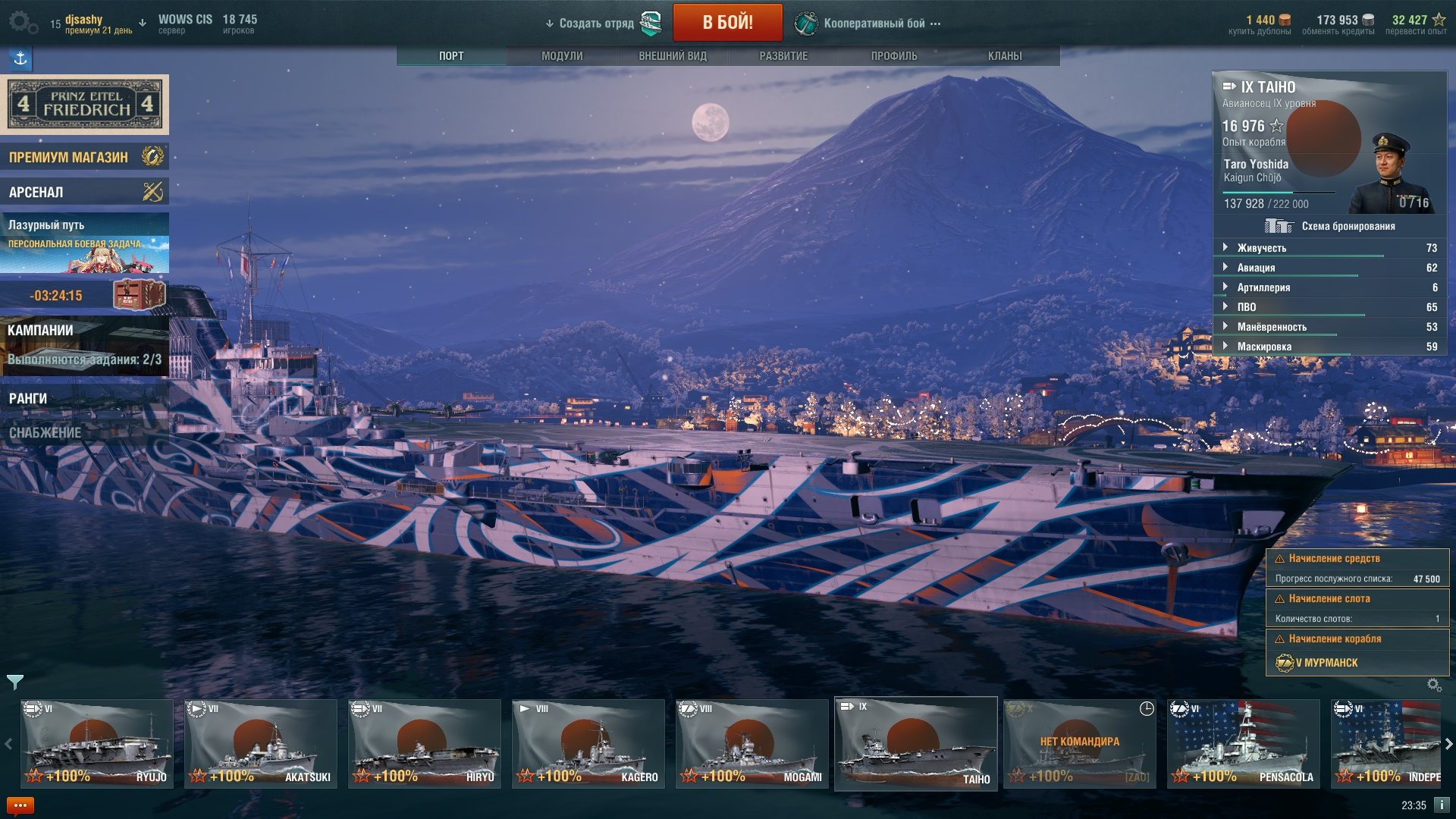Open the settings gear in top-left corner
This screenshot has width=1456, height=819.
click(x=21, y=22)
